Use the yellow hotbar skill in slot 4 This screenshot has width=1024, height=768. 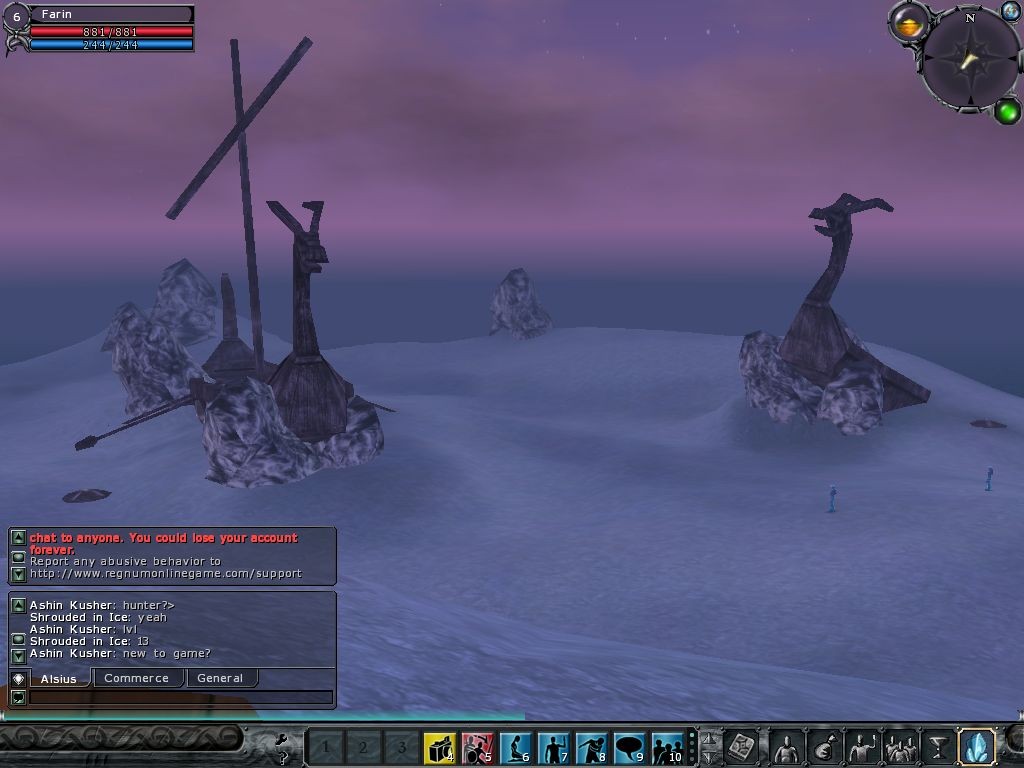click(x=440, y=747)
